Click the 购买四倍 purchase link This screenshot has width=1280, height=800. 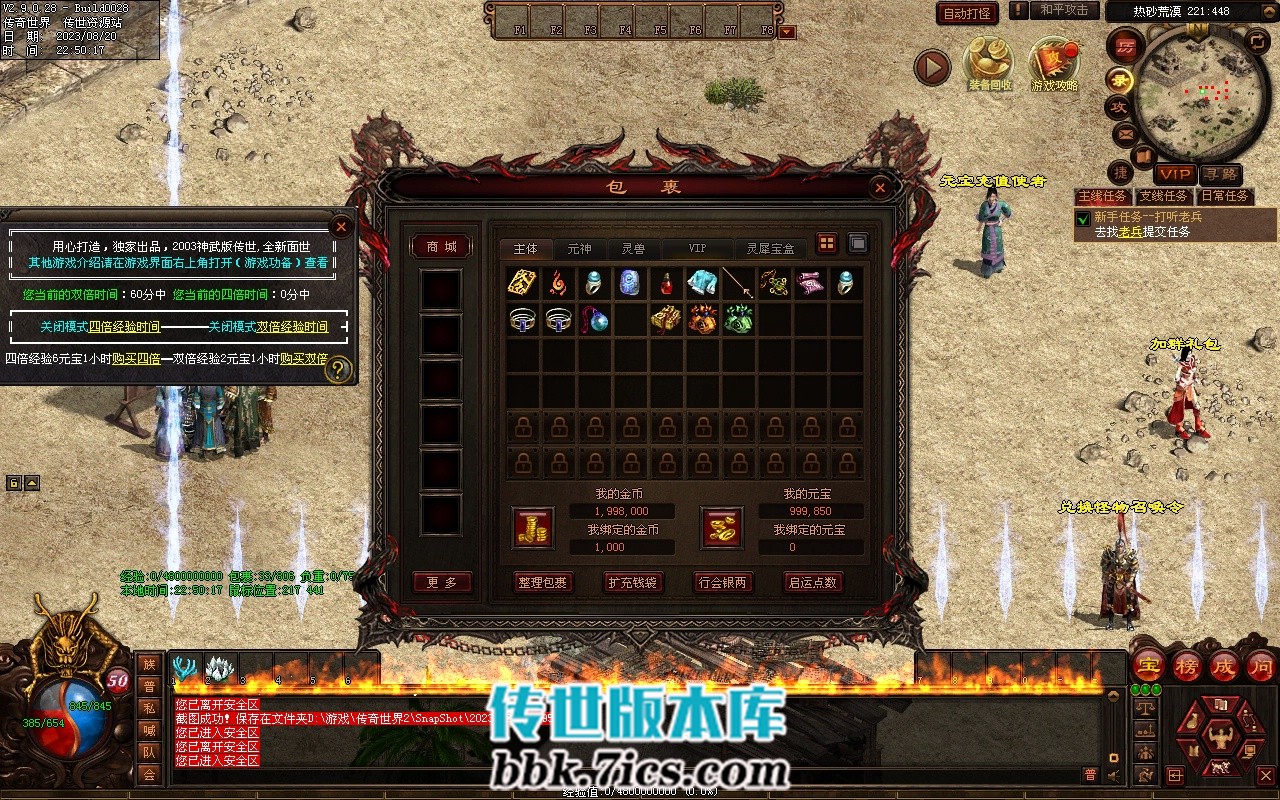[136, 358]
